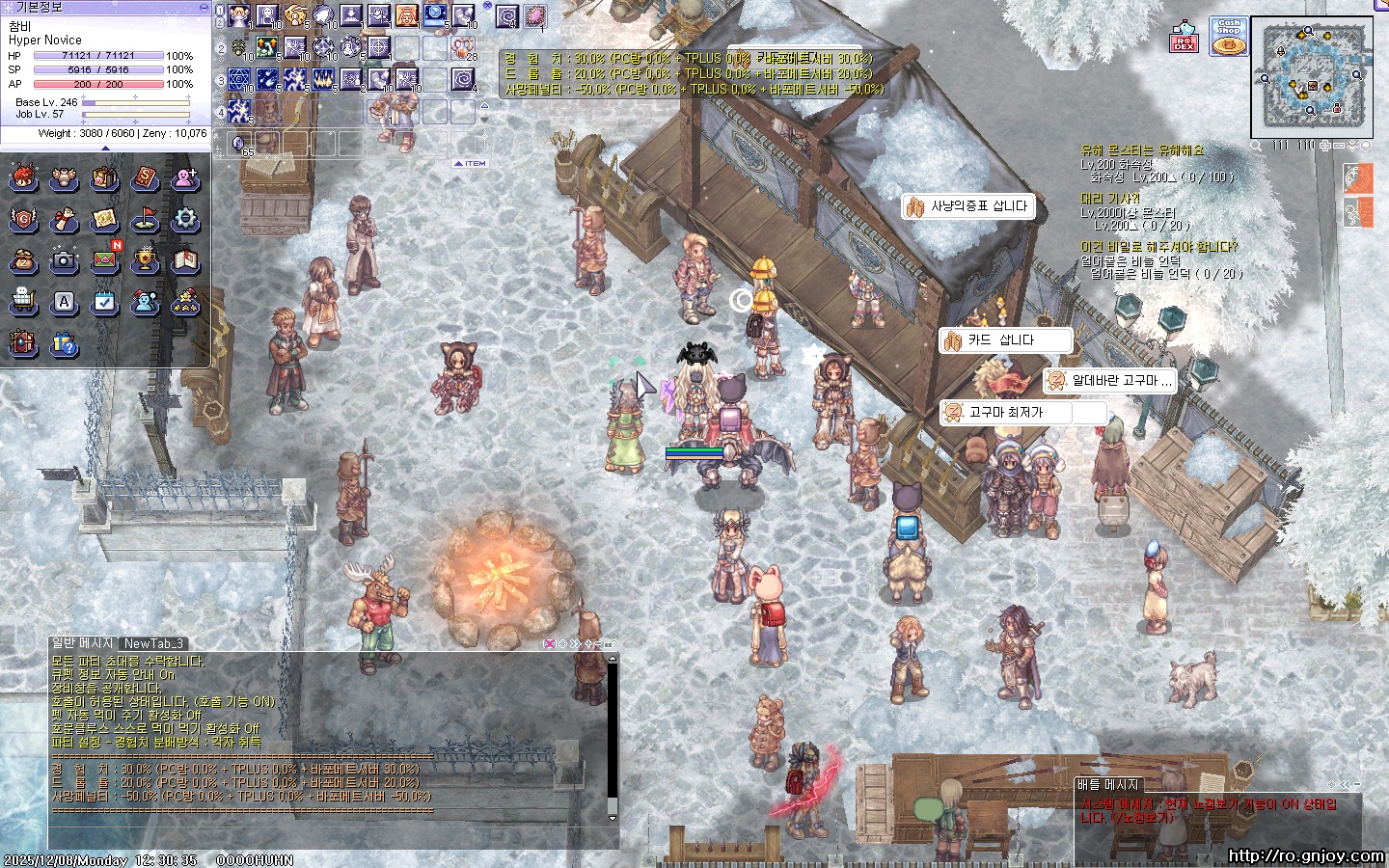The width and height of the screenshot is (1389, 868).
Task: Open the gear-shaped options menu
Action: pos(185,220)
